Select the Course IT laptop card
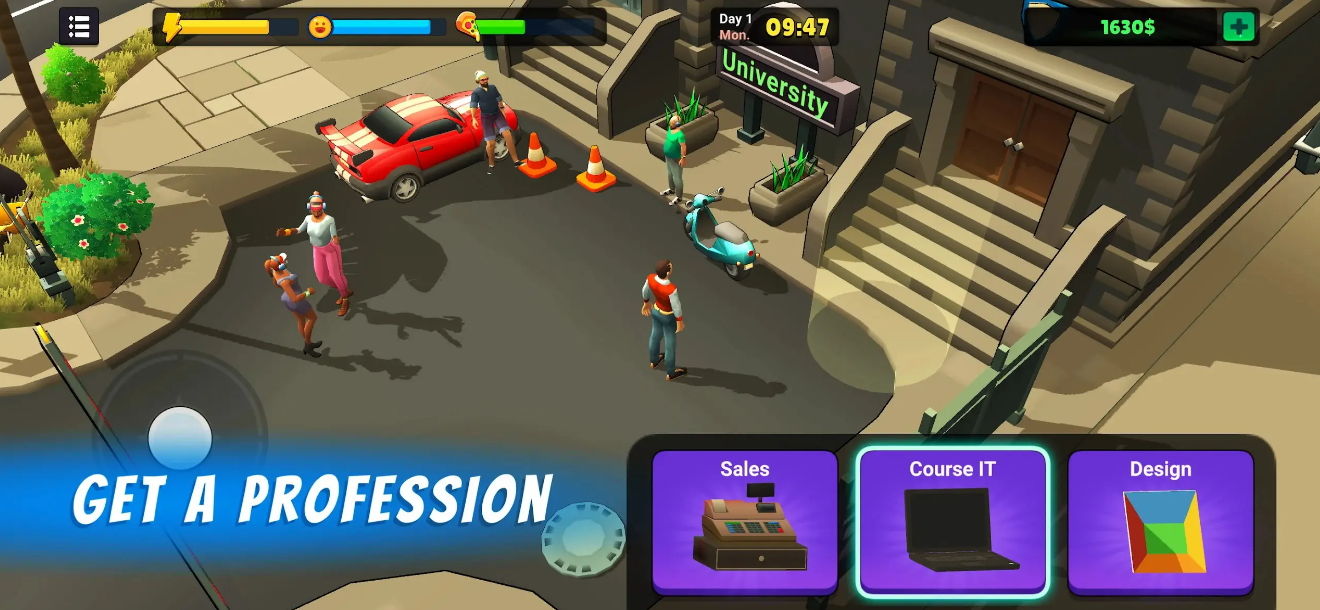 pos(953,520)
